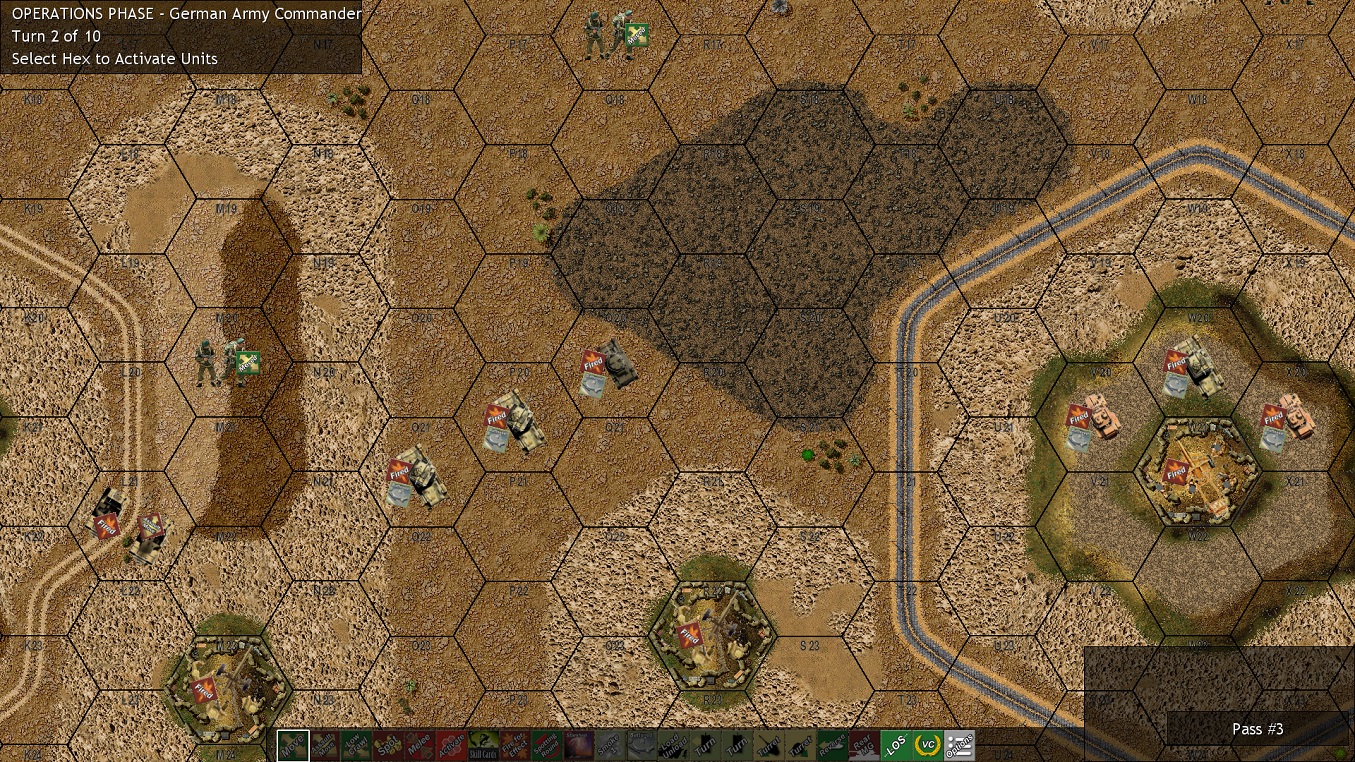Open the Skill Cards panel icon
Image resolution: width=1355 pixels, height=762 pixels.
tap(484, 745)
